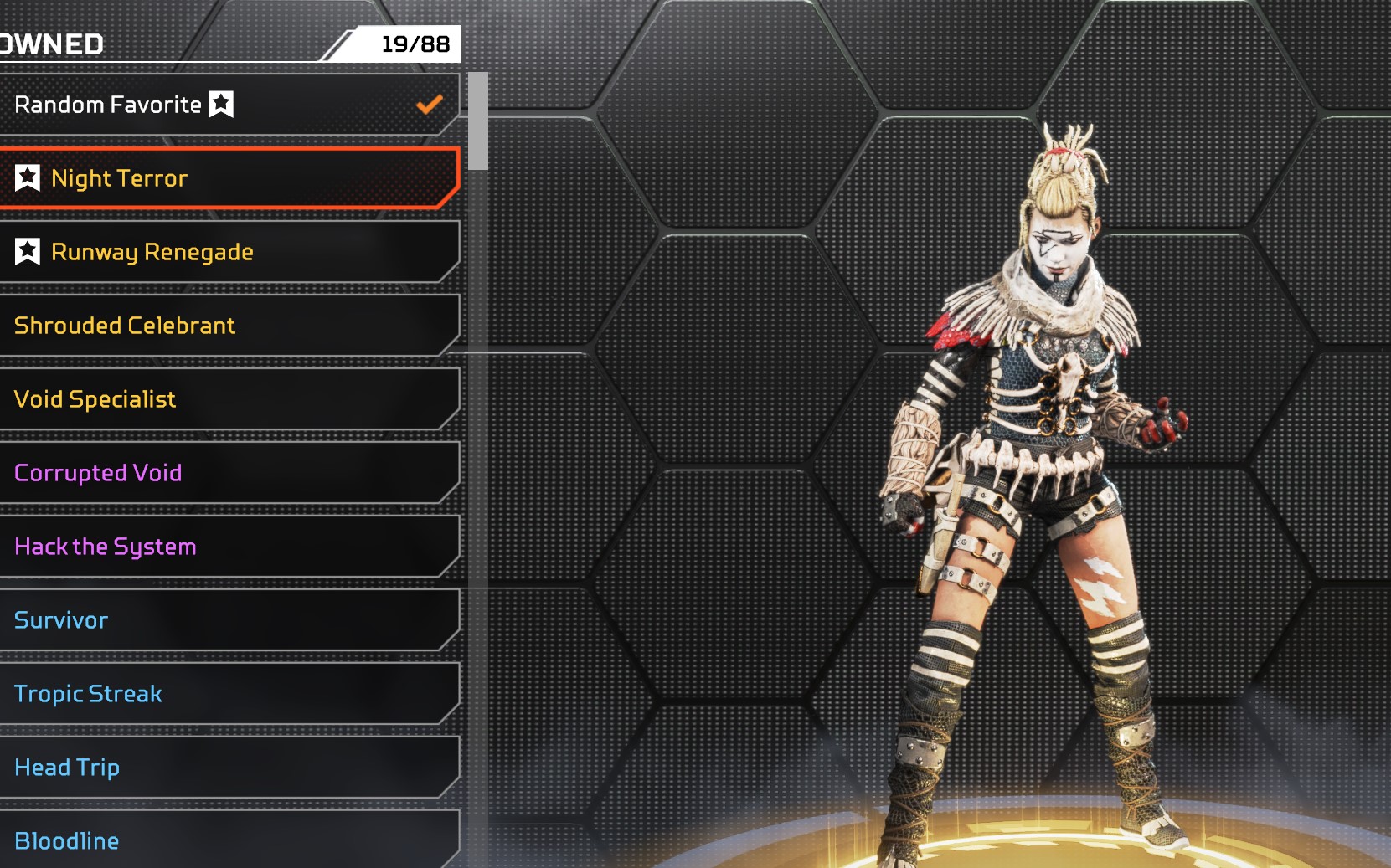The image size is (1391, 868).
Task: Click the skin list scrollbar handle
Action: pos(478,121)
